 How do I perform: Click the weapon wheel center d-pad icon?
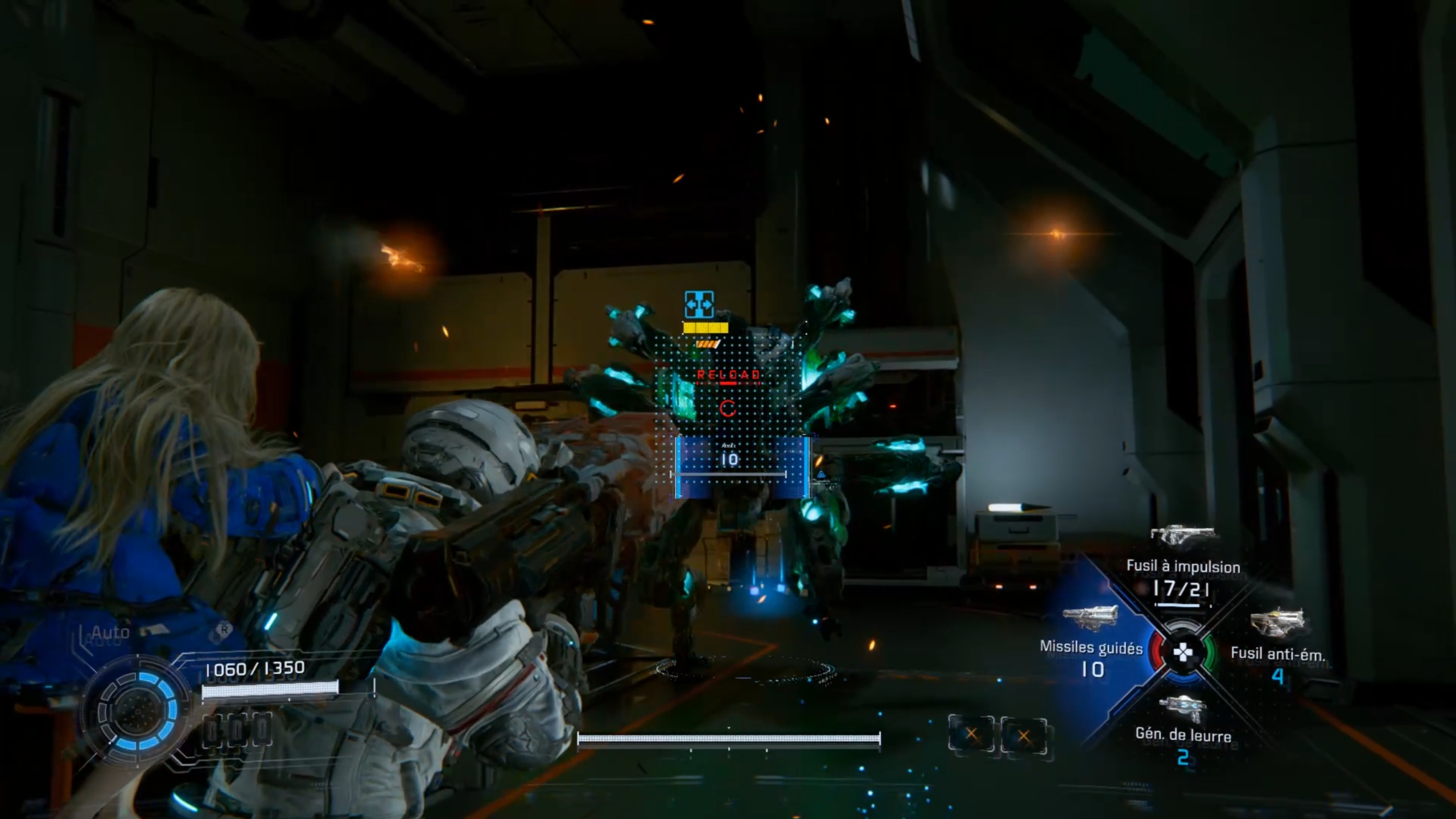(1182, 653)
